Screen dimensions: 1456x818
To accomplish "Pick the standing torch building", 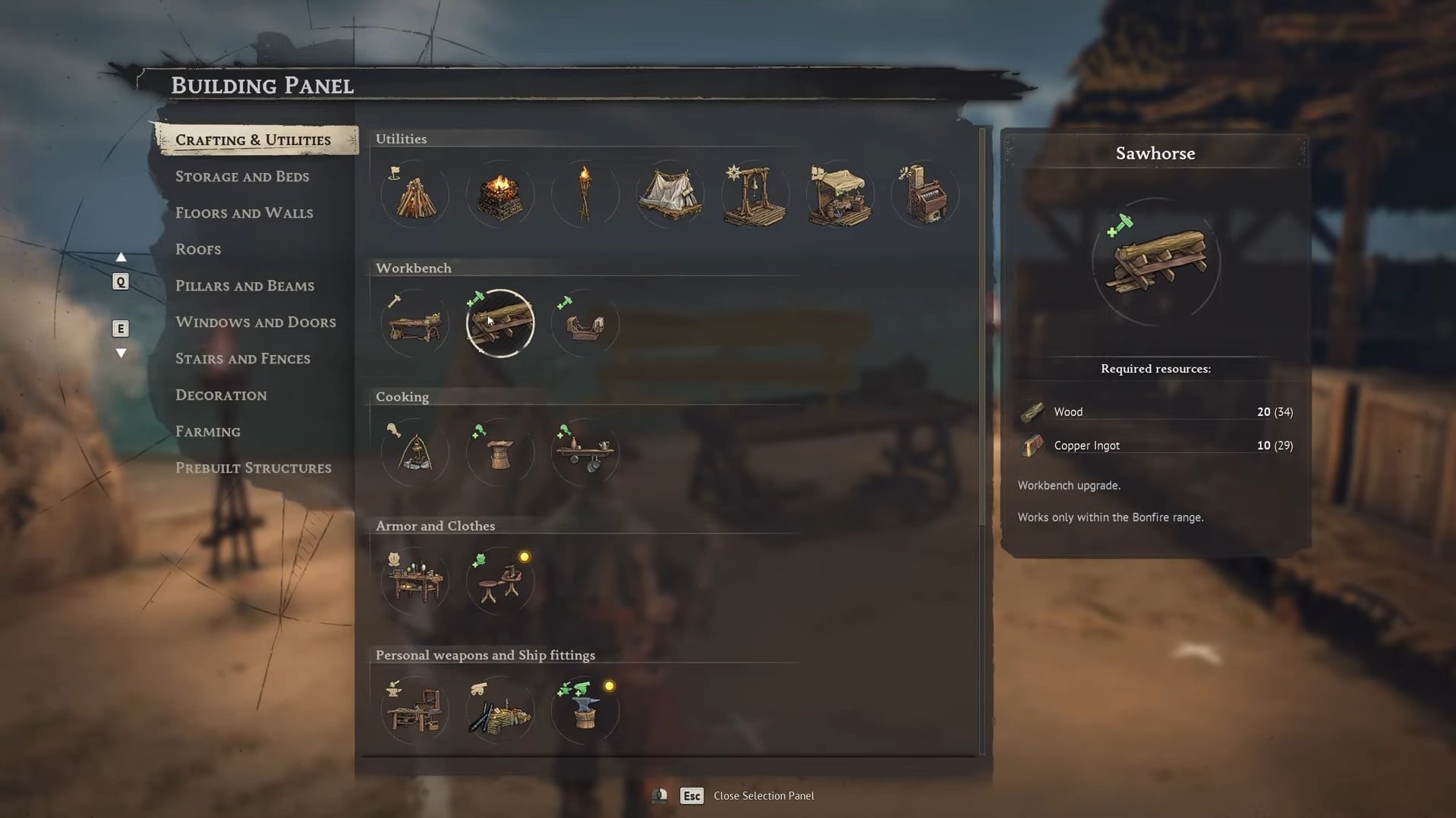I will tap(585, 195).
